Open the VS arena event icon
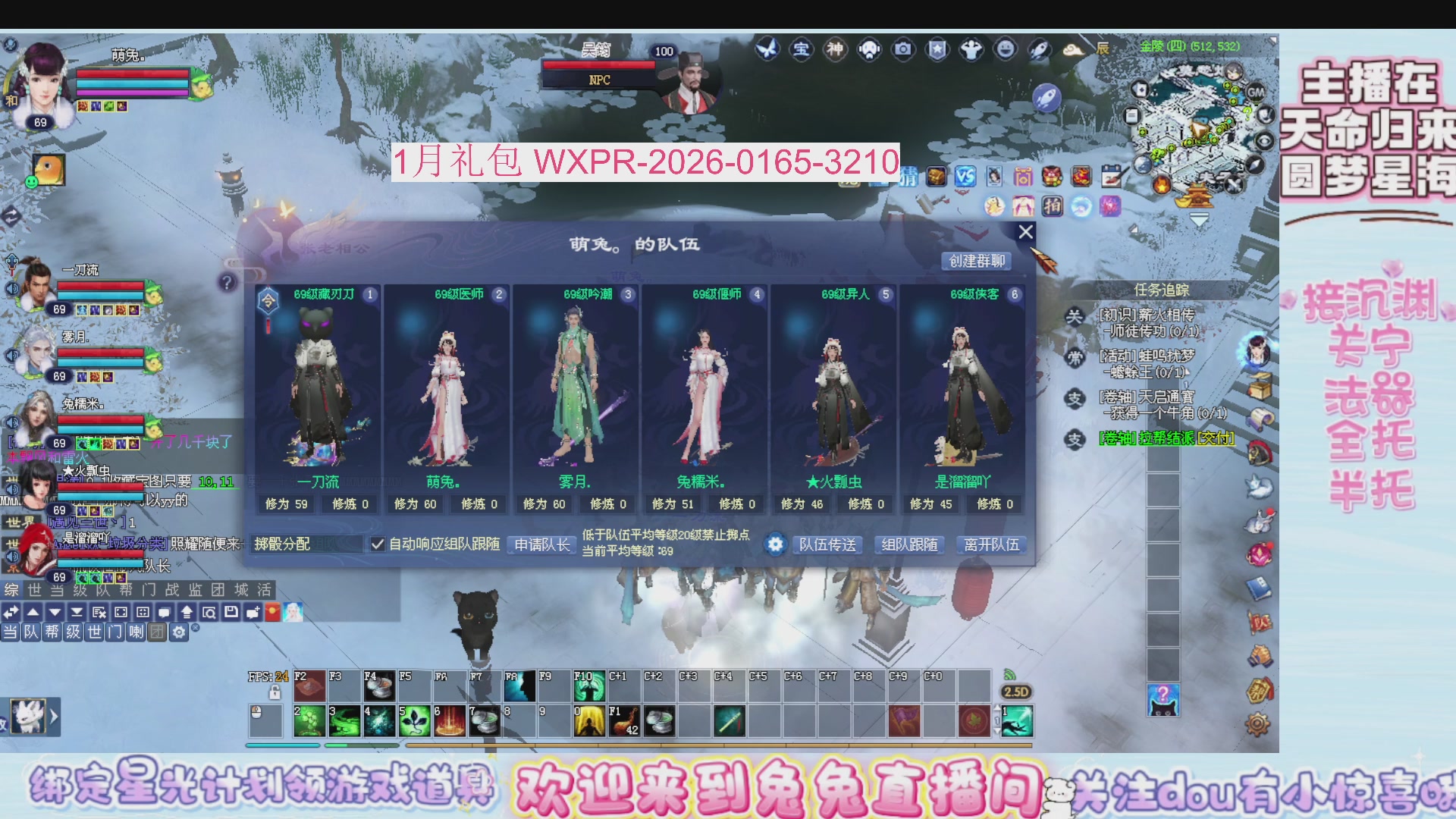Viewport: 1456px width, 819px height. point(964,177)
